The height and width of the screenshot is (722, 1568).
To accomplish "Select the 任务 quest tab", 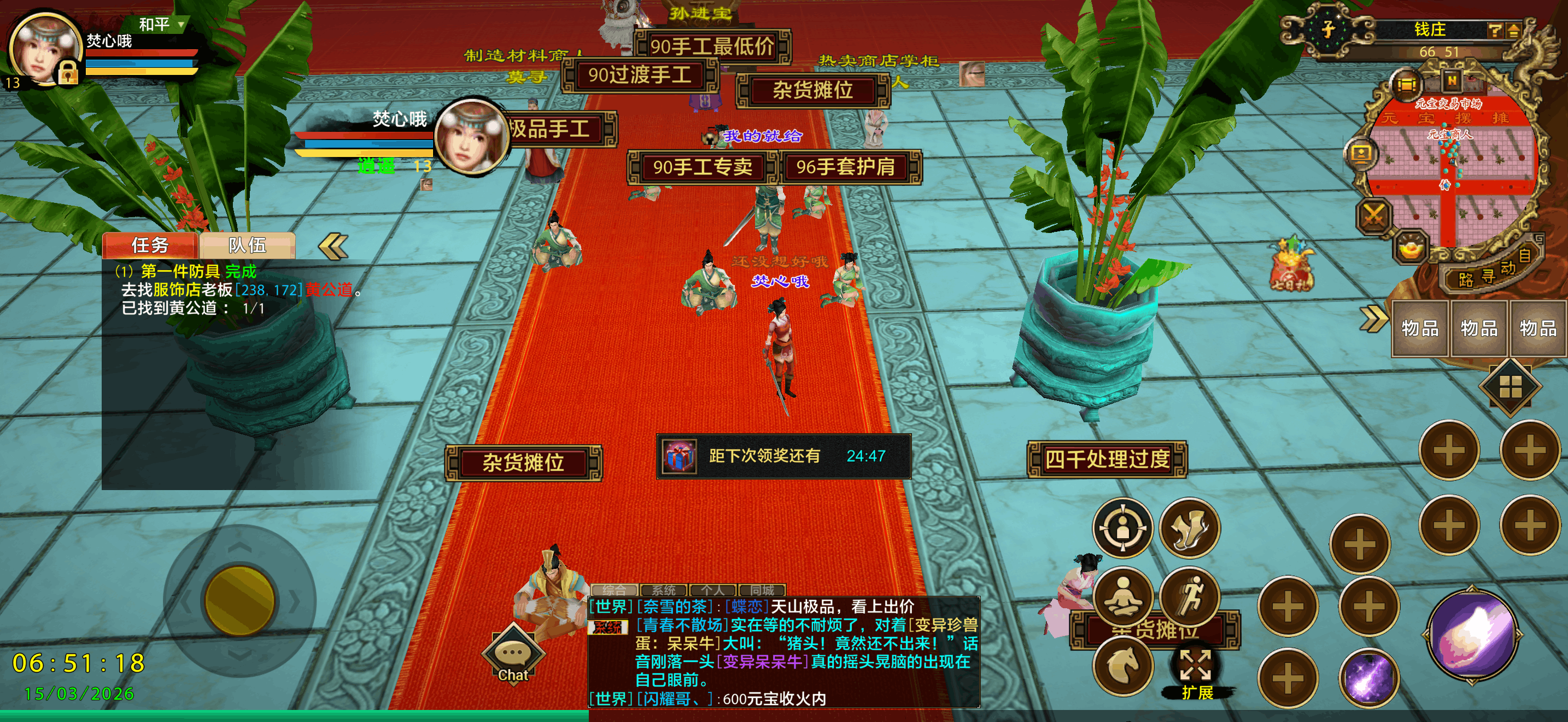I will pos(150,246).
